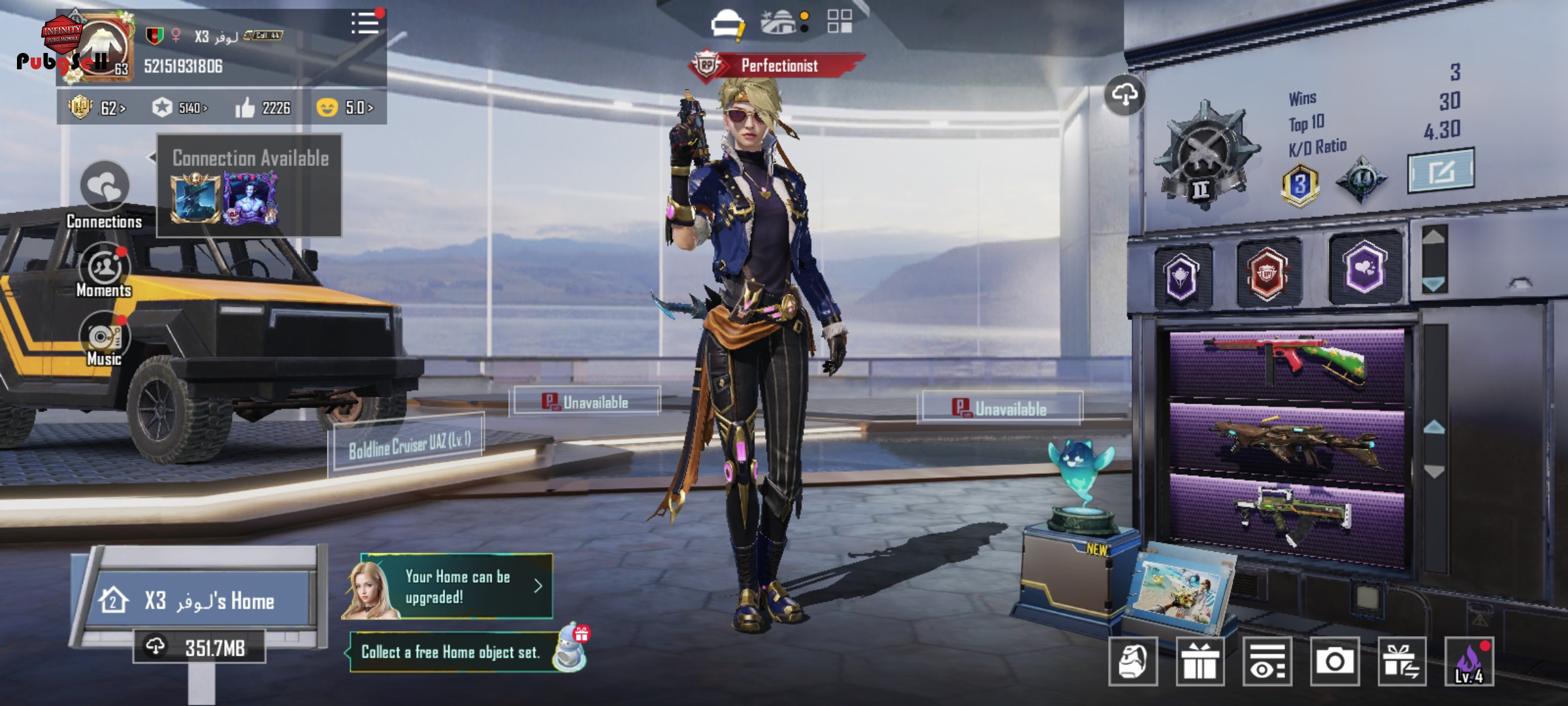This screenshot has height=706, width=1568.
Task: Click the cloud download icon
Action: click(x=1124, y=95)
